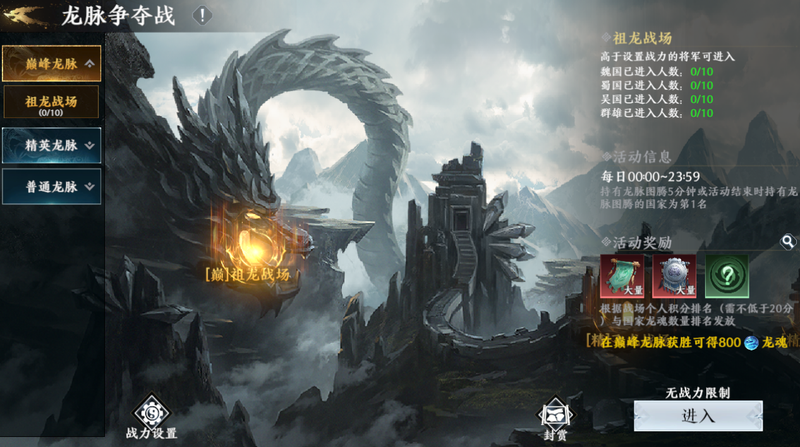Expand the 精英龙脉 category
This screenshot has width=800, height=447.
tap(51, 145)
